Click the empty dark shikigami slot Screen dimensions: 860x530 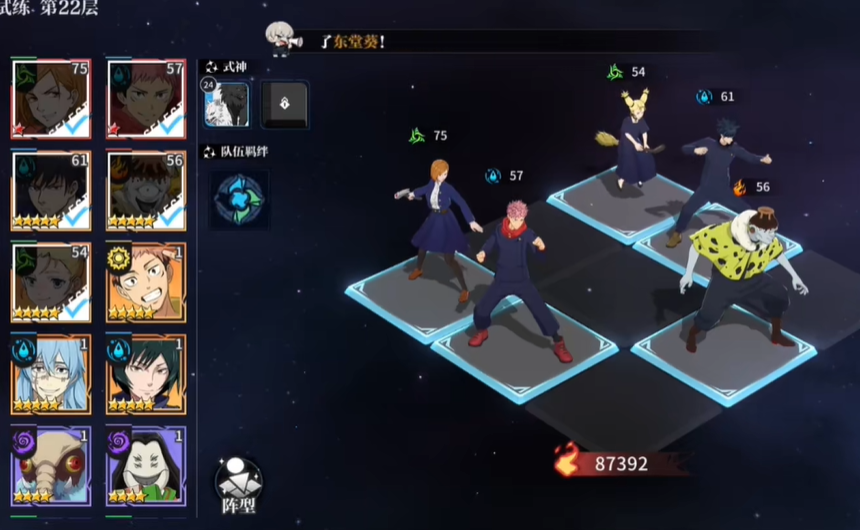[285, 104]
